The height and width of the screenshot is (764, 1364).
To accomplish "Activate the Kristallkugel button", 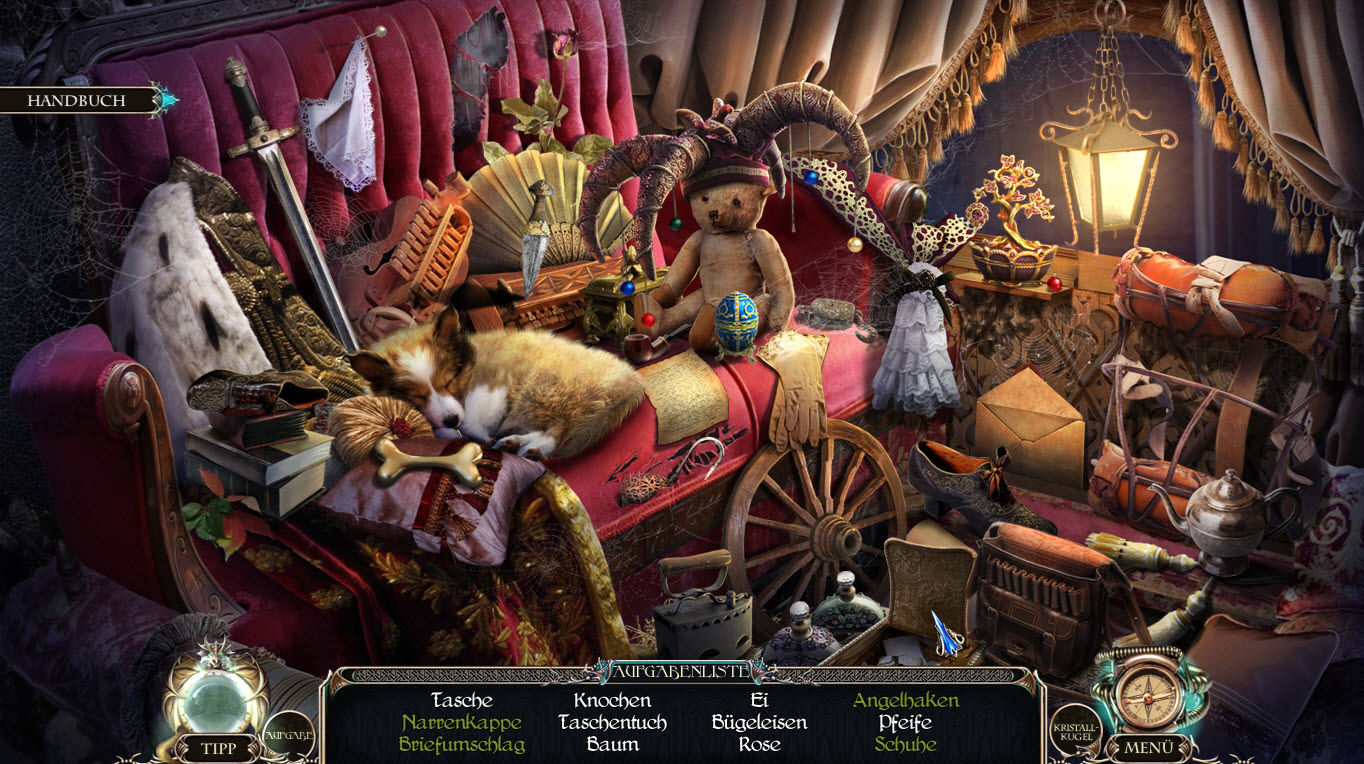I will (x=1075, y=735).
